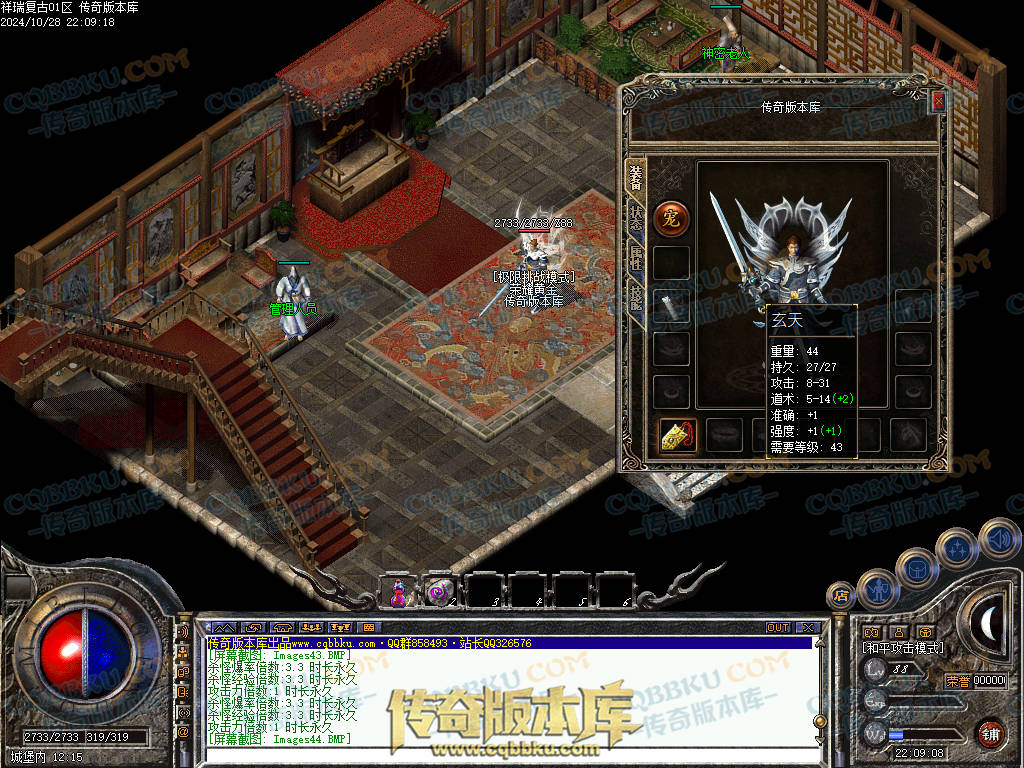Switch to the 状态 status tab

(x=636, y=217)
